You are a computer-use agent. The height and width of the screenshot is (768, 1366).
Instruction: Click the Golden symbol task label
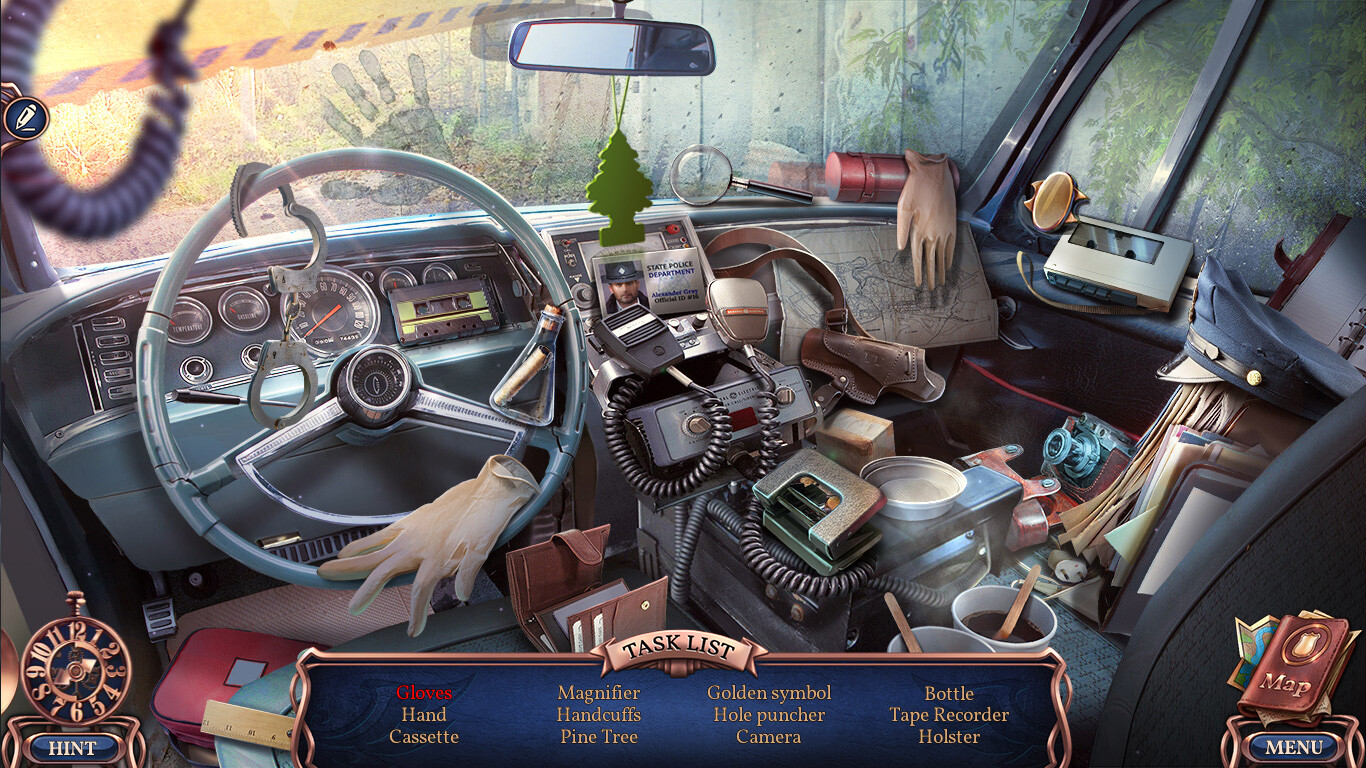point(770,692)
